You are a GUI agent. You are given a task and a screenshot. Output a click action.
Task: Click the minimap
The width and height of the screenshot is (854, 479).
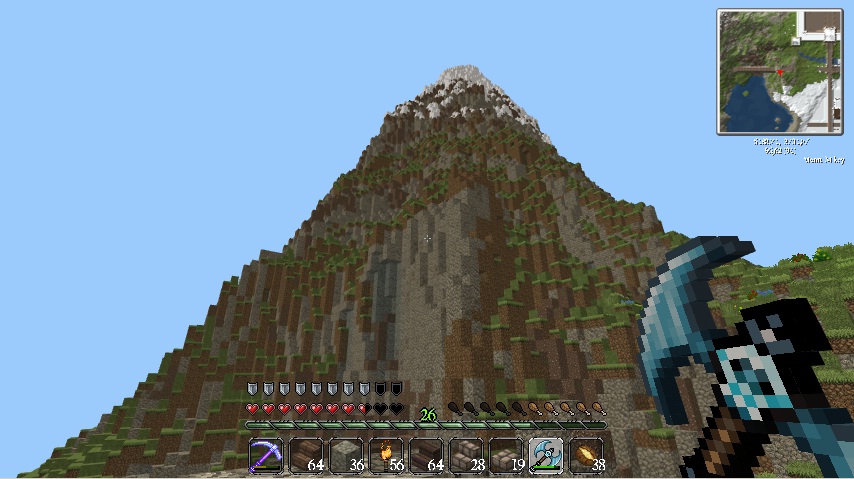point(780,72)
